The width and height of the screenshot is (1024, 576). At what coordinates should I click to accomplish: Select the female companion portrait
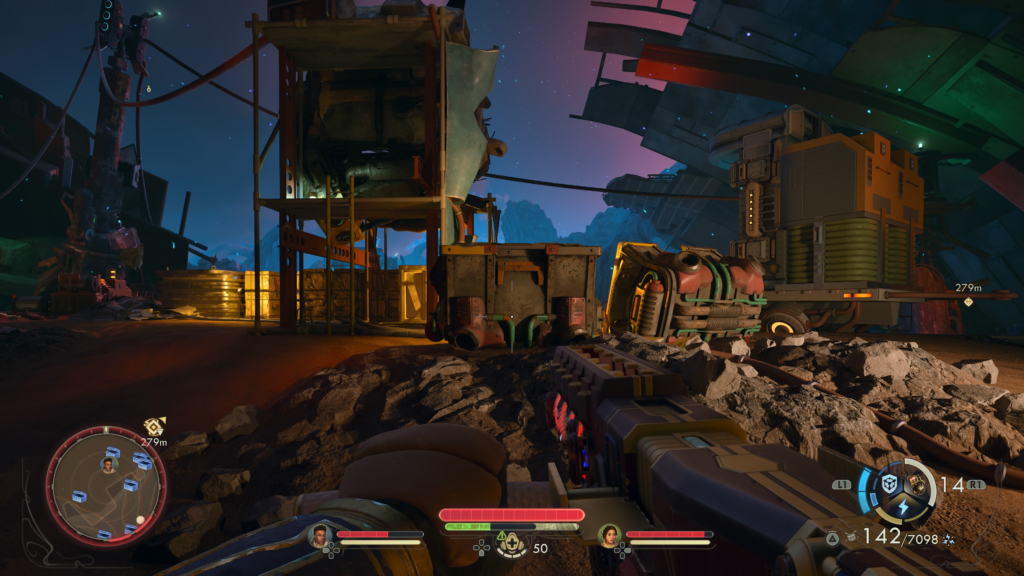tap(607, 535)
